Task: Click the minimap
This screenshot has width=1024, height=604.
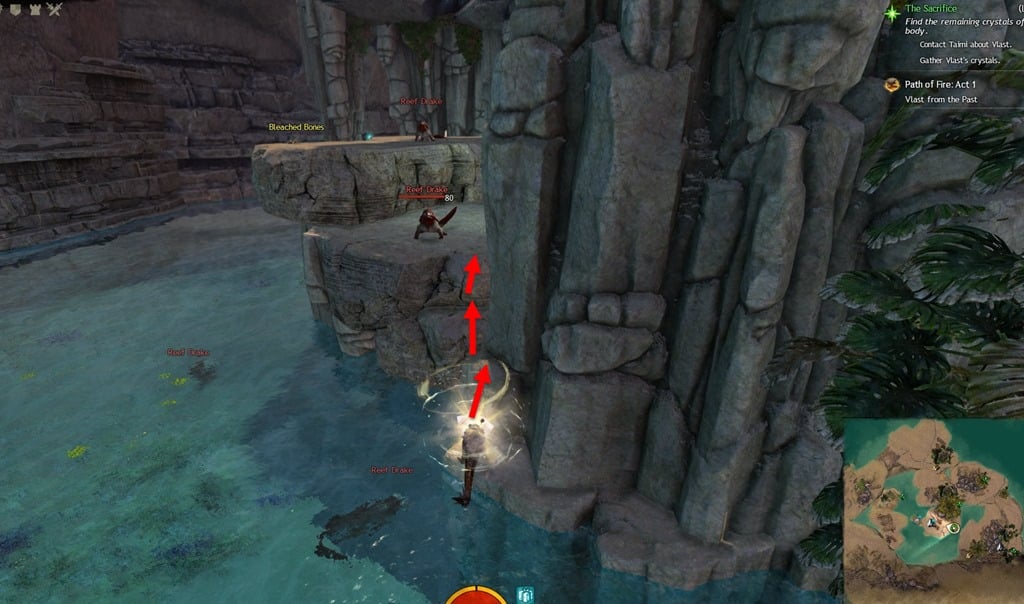Action: point(932,504)
